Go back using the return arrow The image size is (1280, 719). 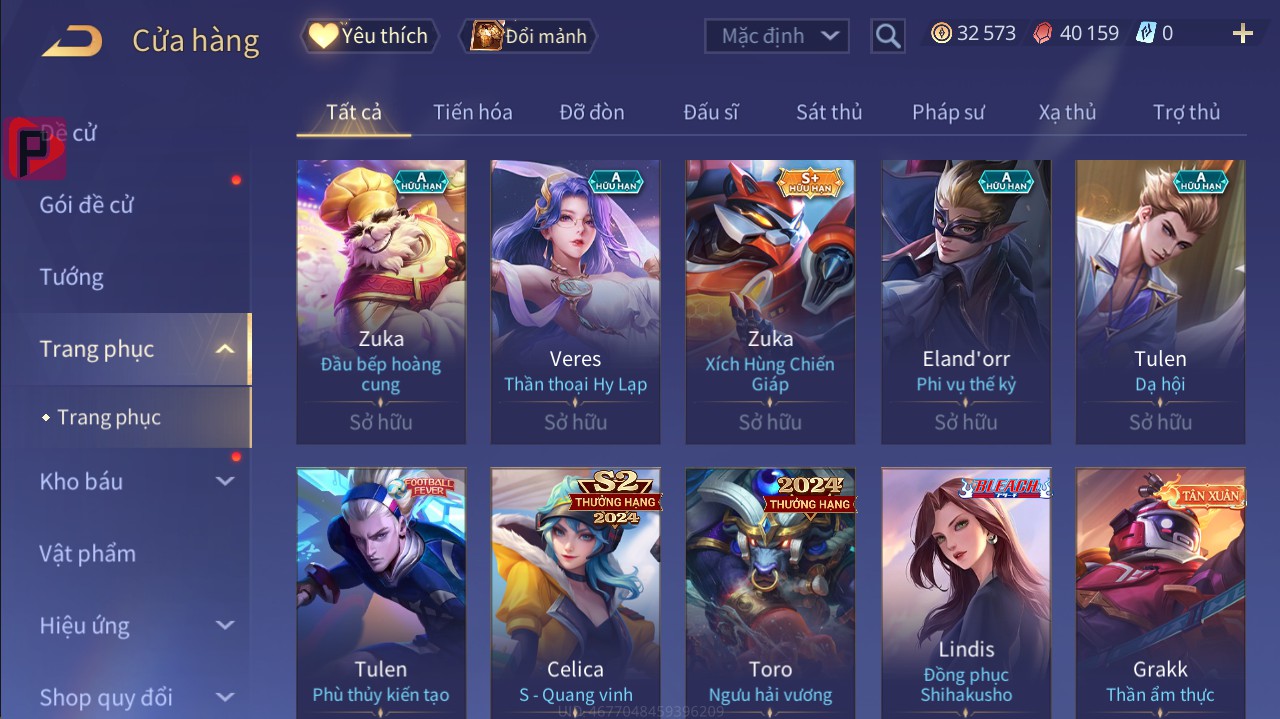click(x=72, y=41)
